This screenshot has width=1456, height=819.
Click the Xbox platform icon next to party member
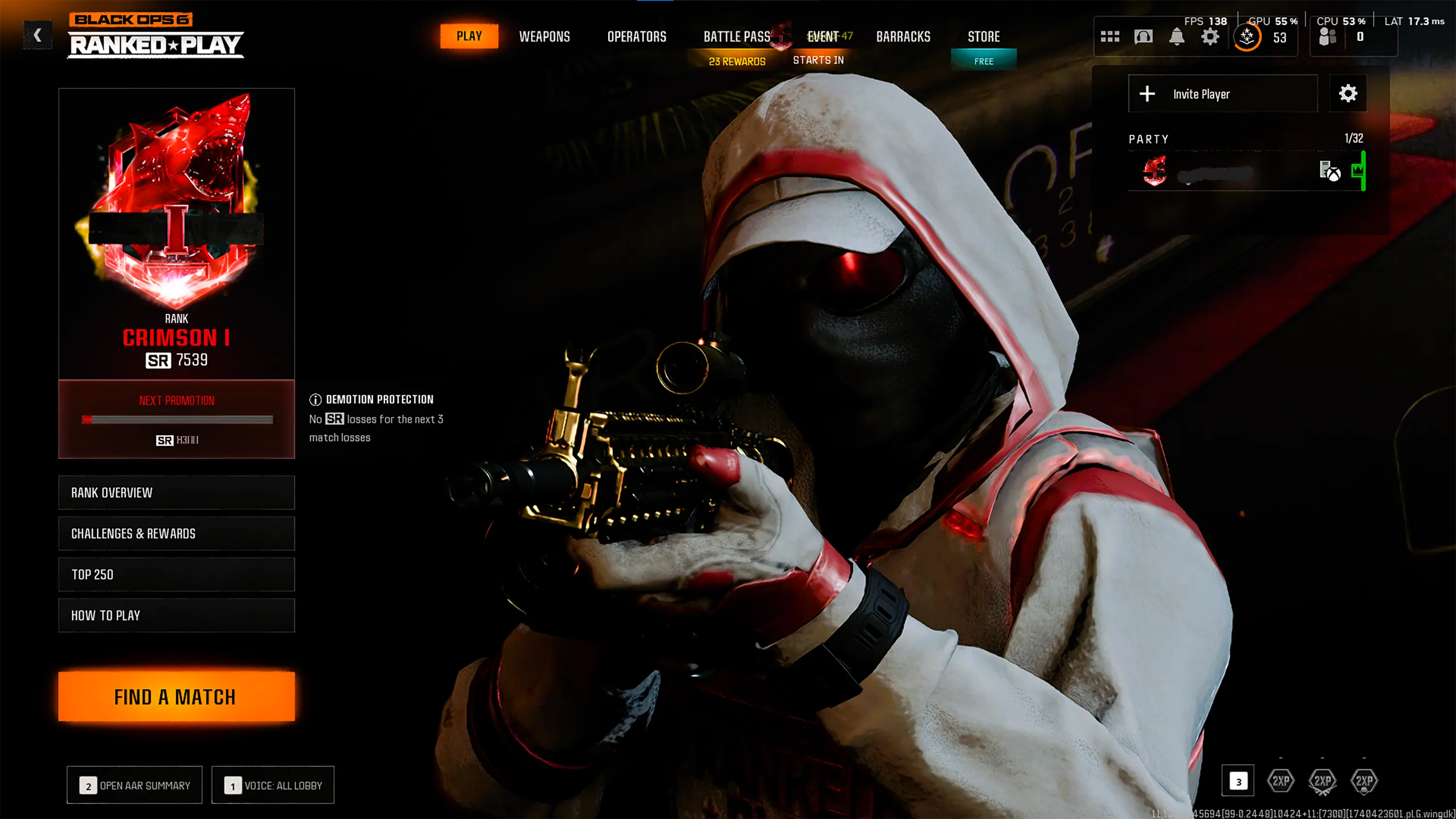(1335, 175)
